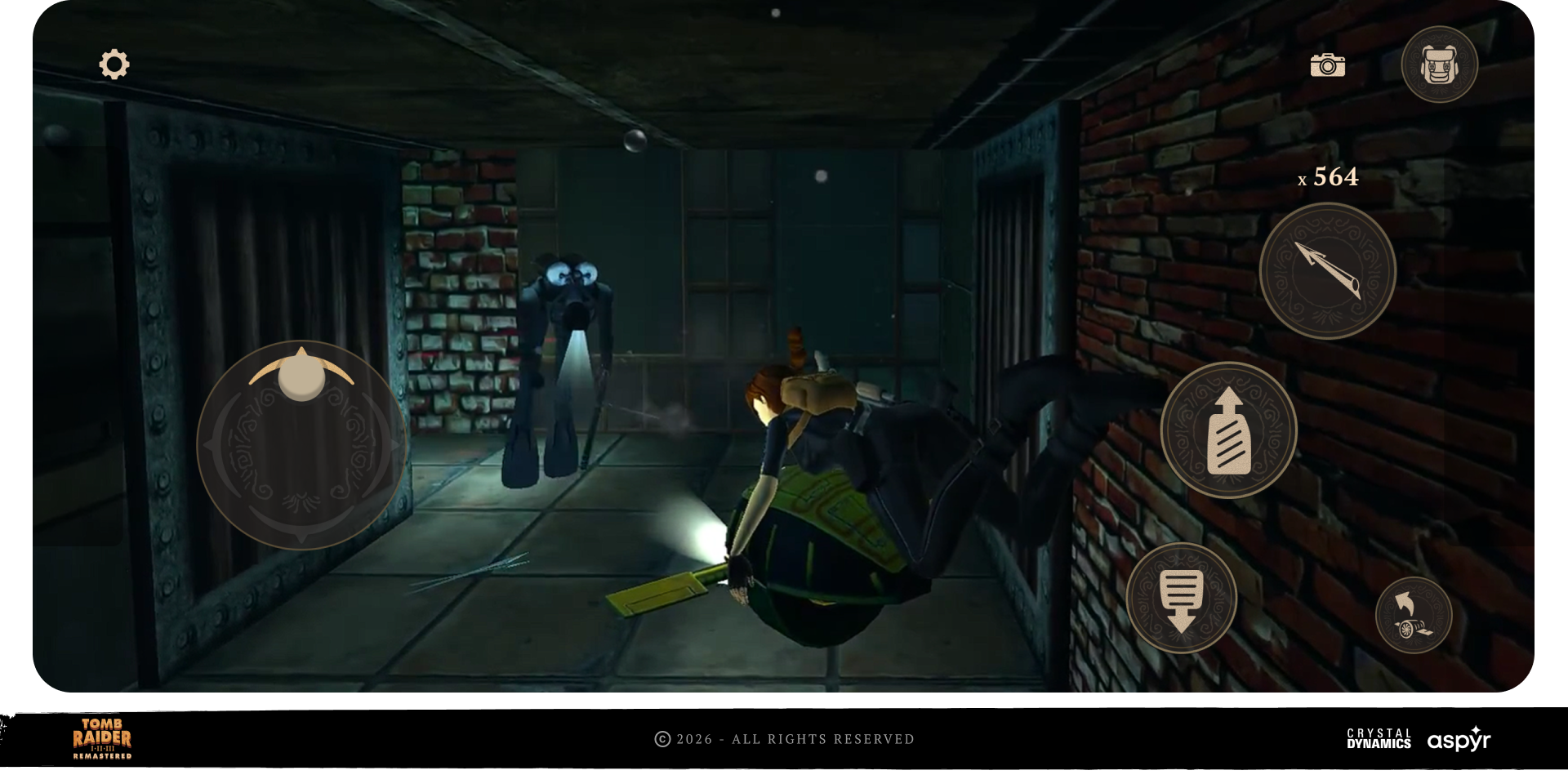This screenshot has height=775, width=1568.
Task: Tap the camera photo mode icon
Action: [1327, 65]
